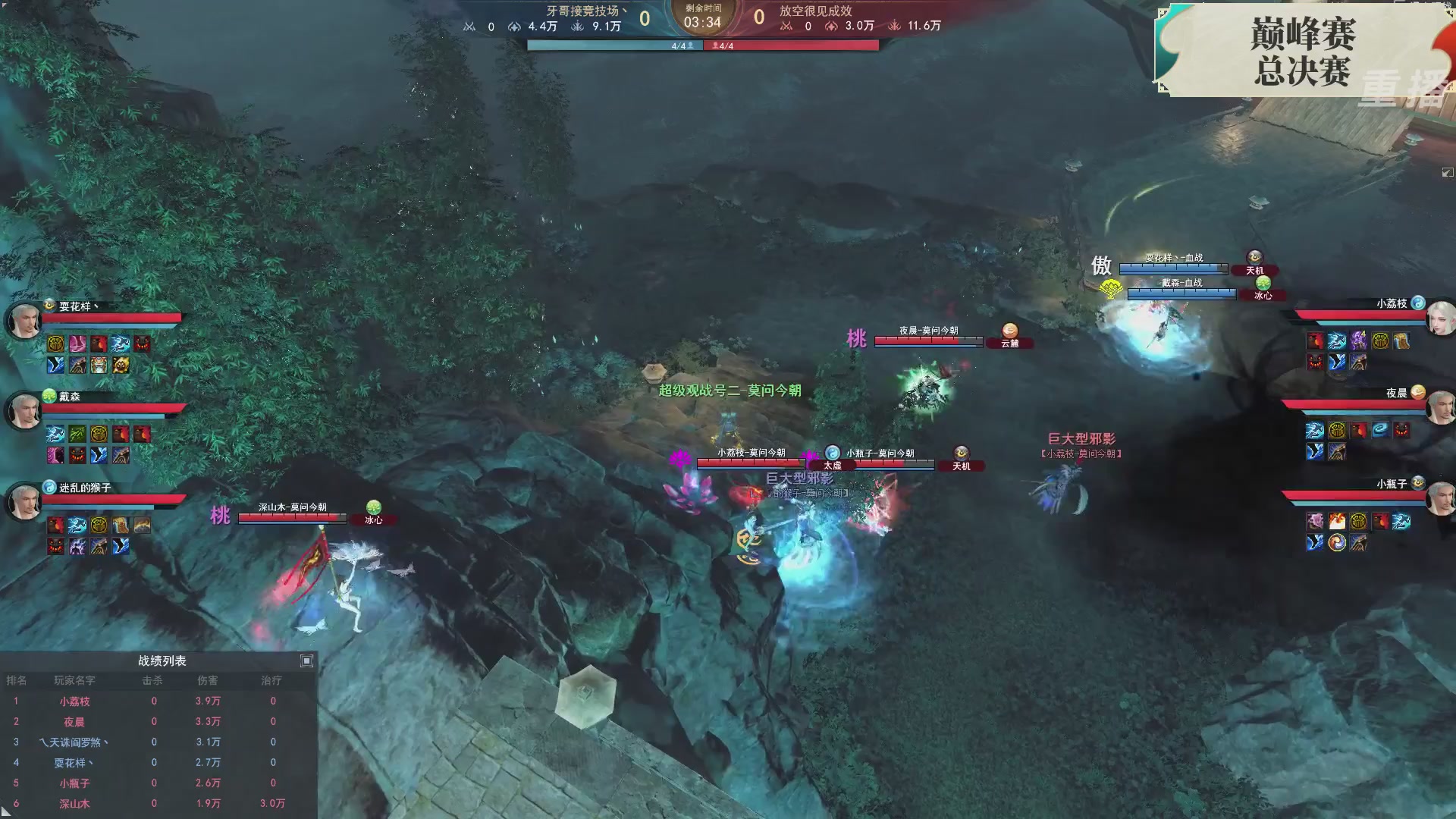Screen dimensions: 1456x819
Task: Expand the scoreboard via its bottom-left corner arrow
Action: tap(6, 813)
